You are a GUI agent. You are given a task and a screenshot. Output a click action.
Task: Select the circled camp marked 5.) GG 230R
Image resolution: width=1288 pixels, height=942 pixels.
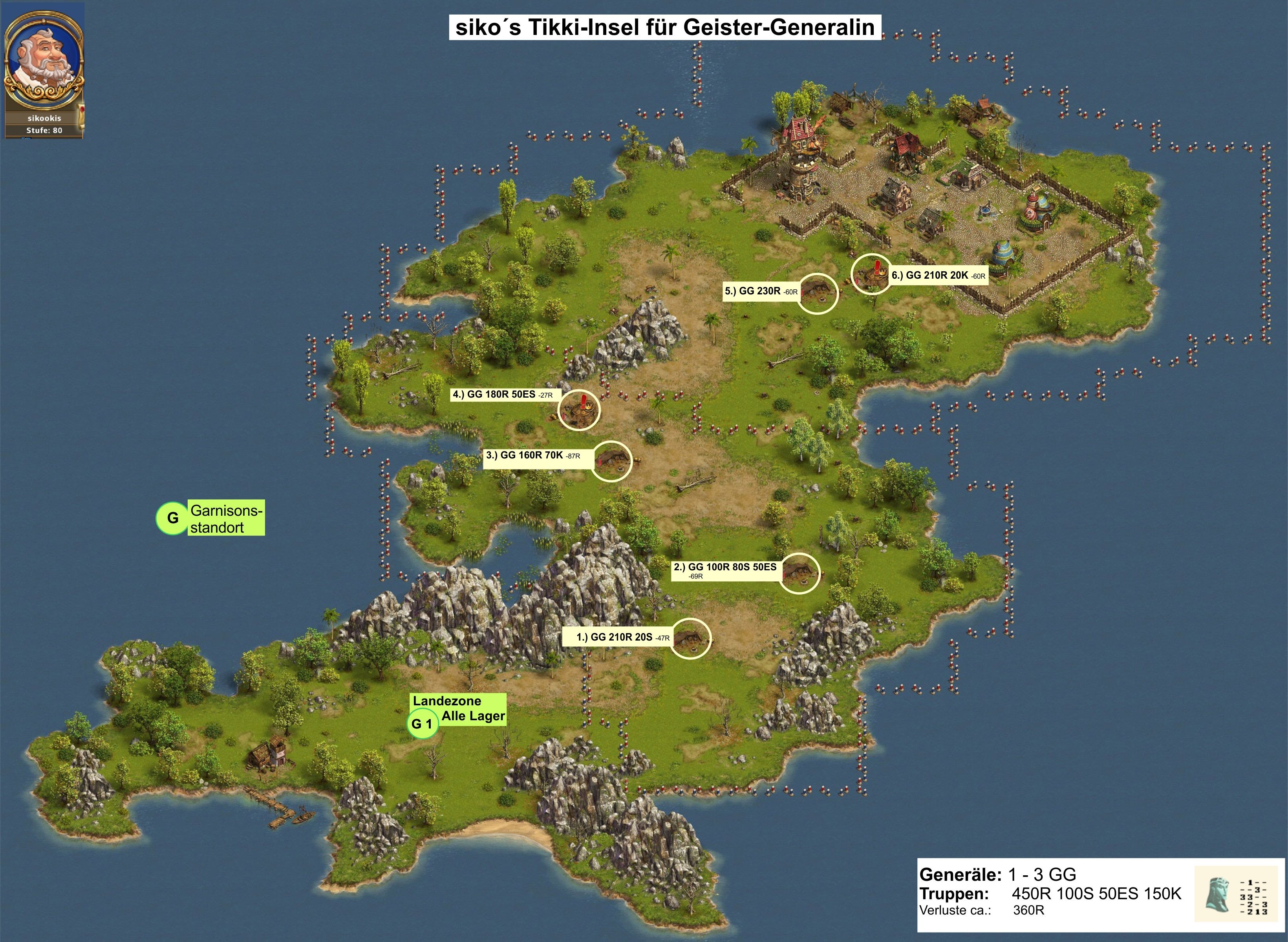[817, 293]
